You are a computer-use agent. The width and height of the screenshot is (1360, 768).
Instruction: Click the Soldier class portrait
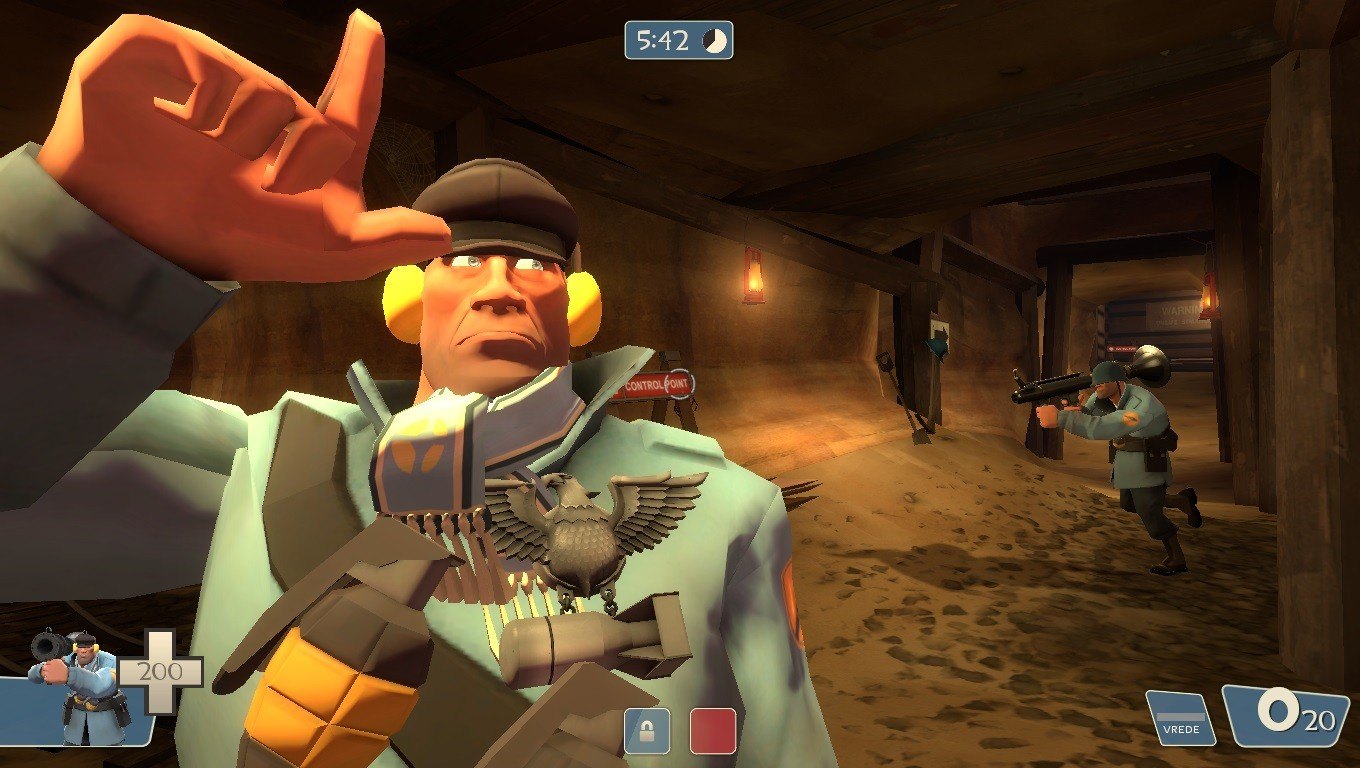pos(80,688)
